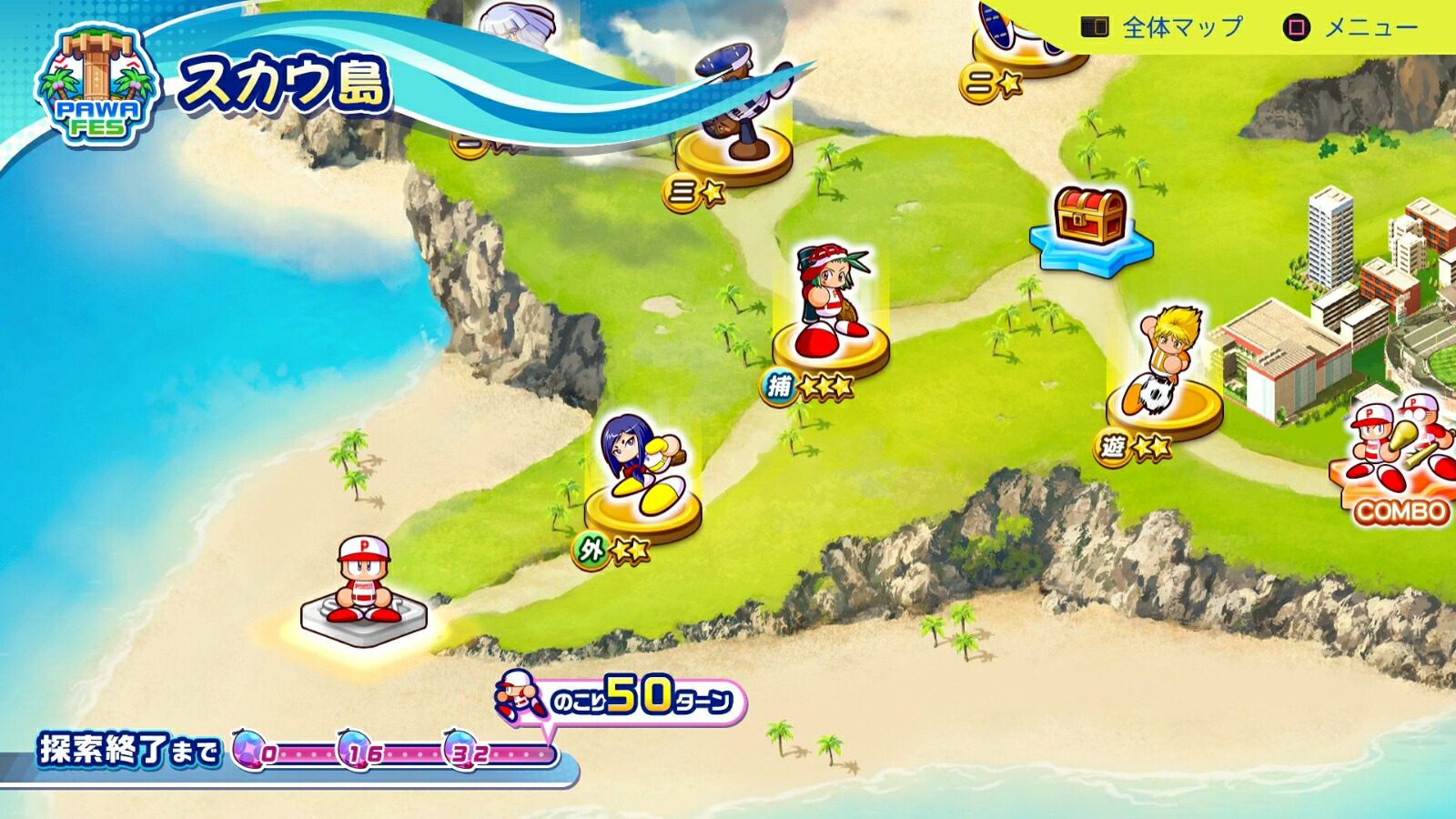Image resolution: width=1456 pixels, height=819 pixels.
Task: Open the 全体マップ overall map view
Action: 1162,27
